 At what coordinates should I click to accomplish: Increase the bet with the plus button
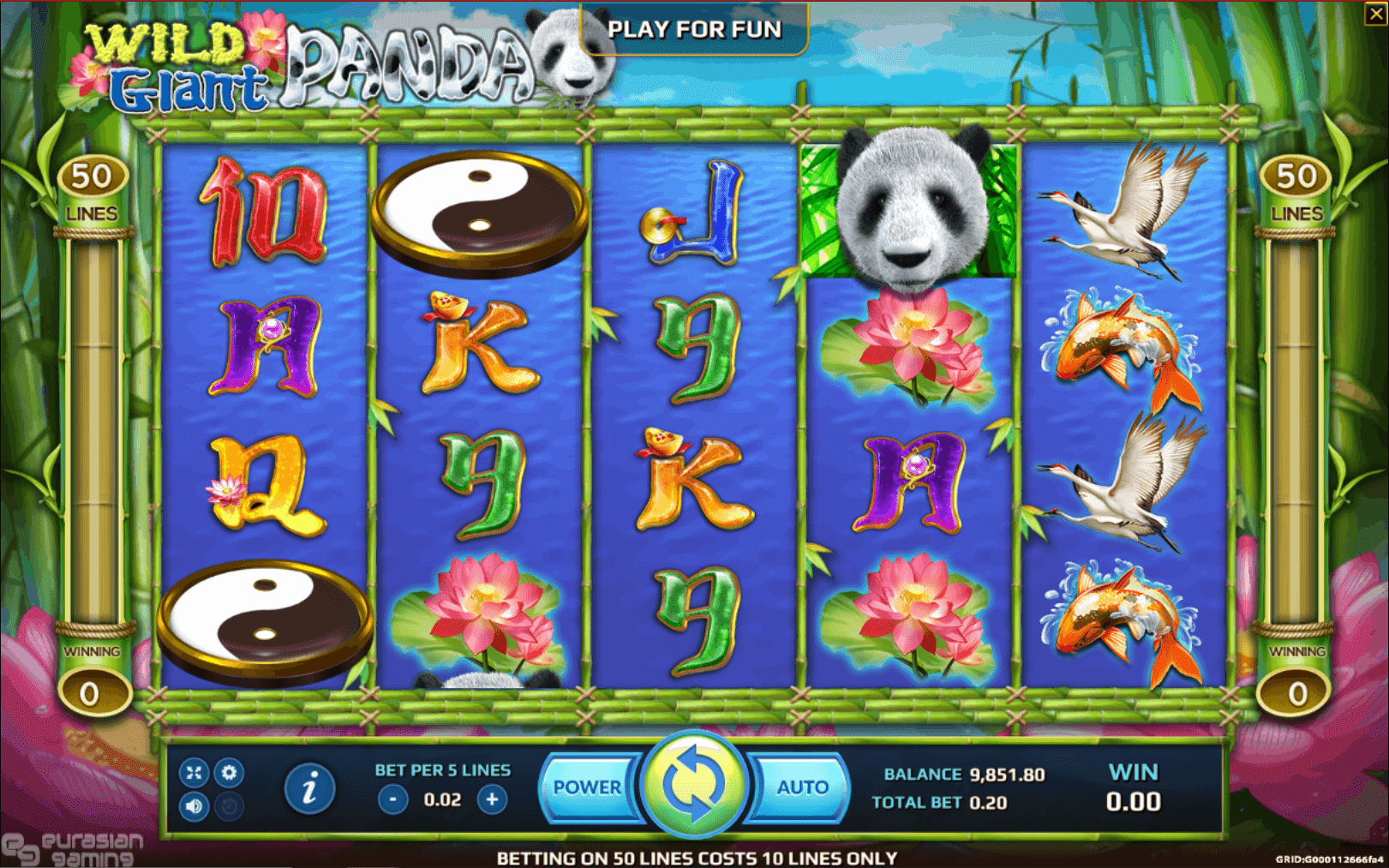(490, 799)
